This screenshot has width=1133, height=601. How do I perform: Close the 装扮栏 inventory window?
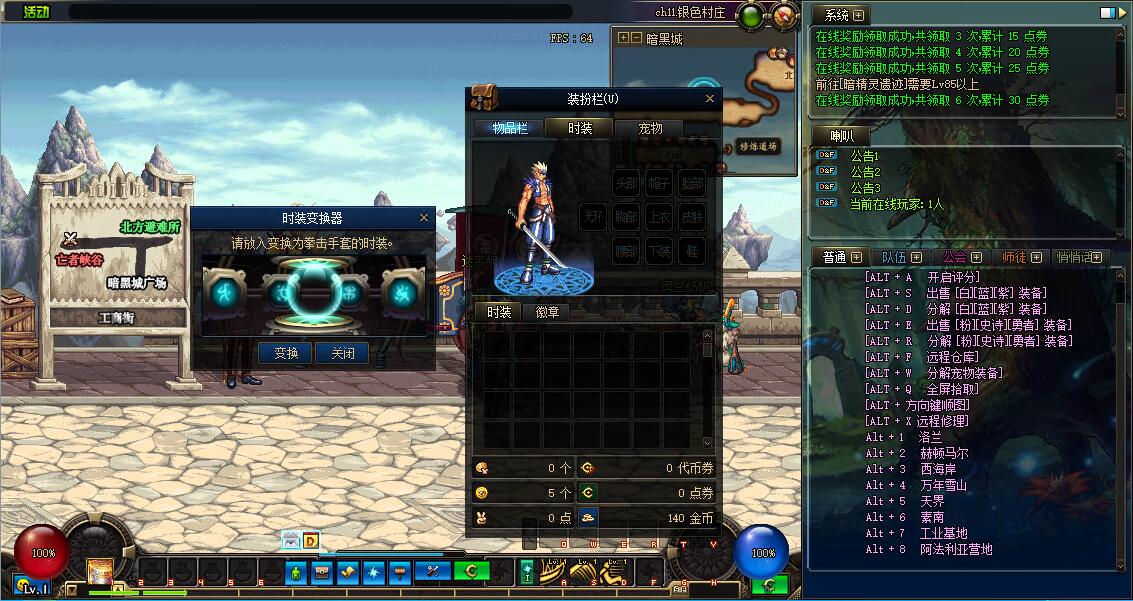click(x=711, y=98)
